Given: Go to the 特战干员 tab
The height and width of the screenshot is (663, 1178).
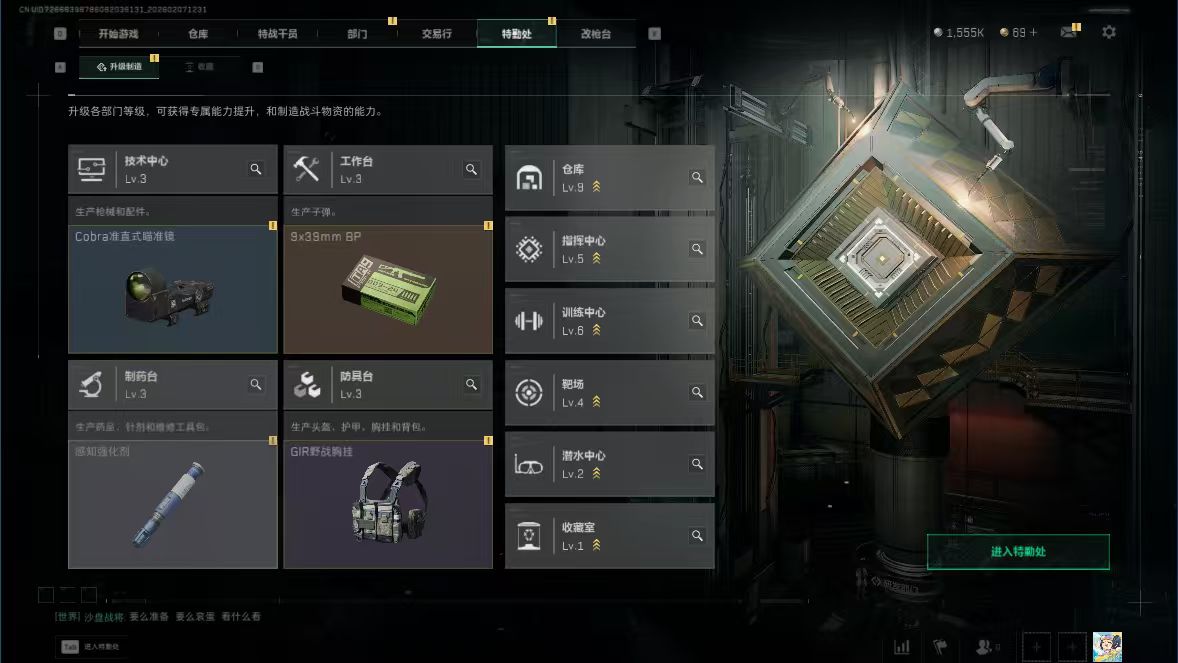Looking at the screenshot, I should tap(277, 33).
